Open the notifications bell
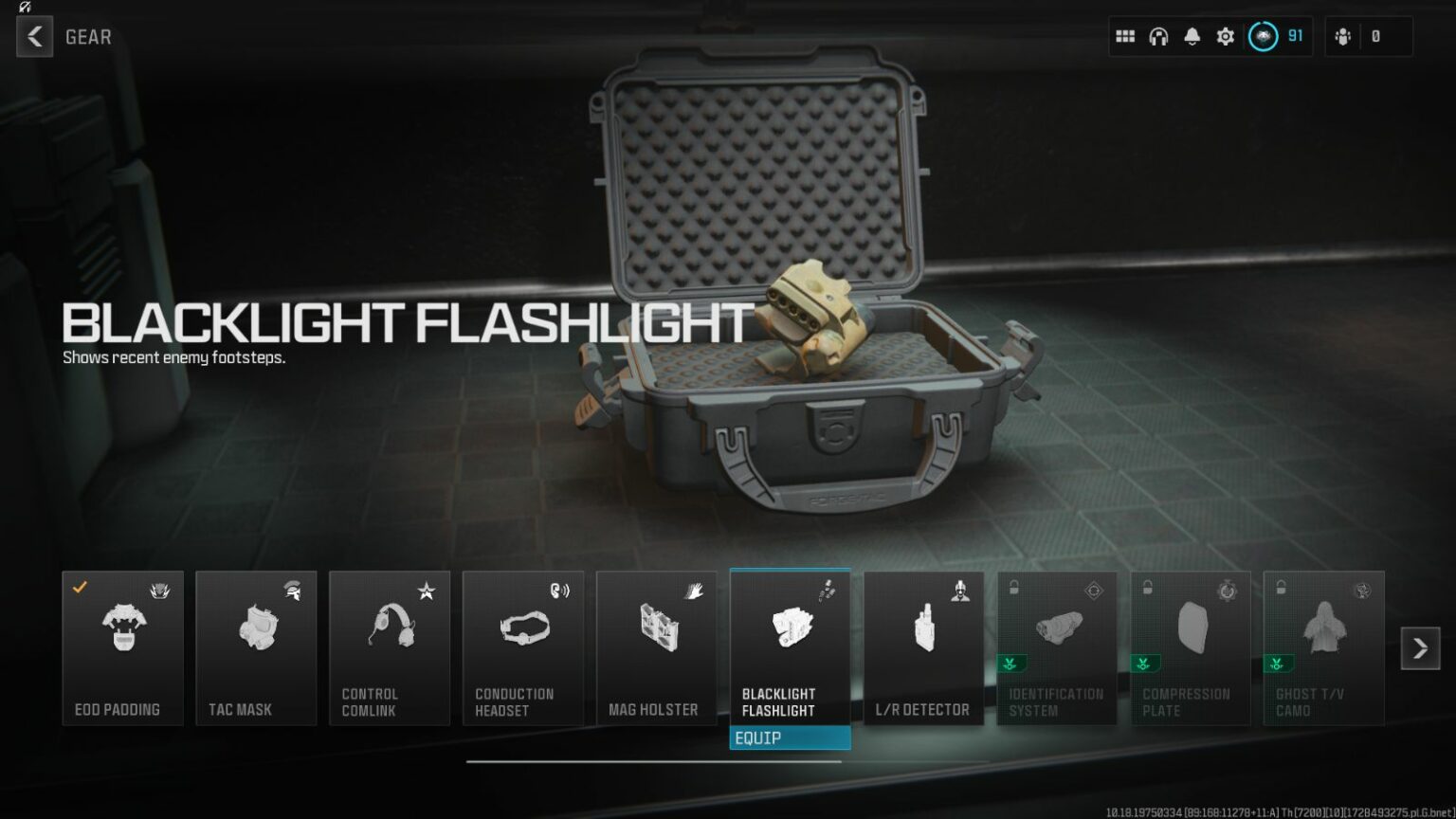This screenshot has height=819, width=1456. 1192,36
